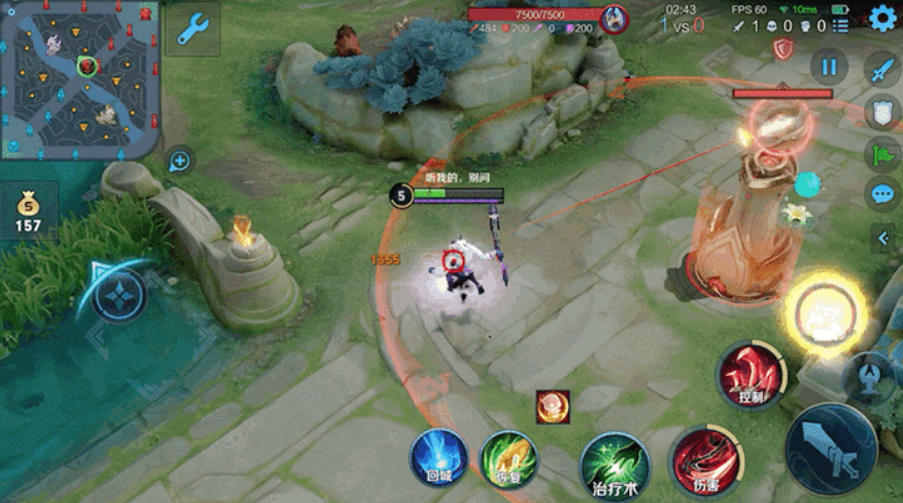Select the blue sword attack signal icon
The width and height of the screenshot is (903, 503).
coord(881,71)
